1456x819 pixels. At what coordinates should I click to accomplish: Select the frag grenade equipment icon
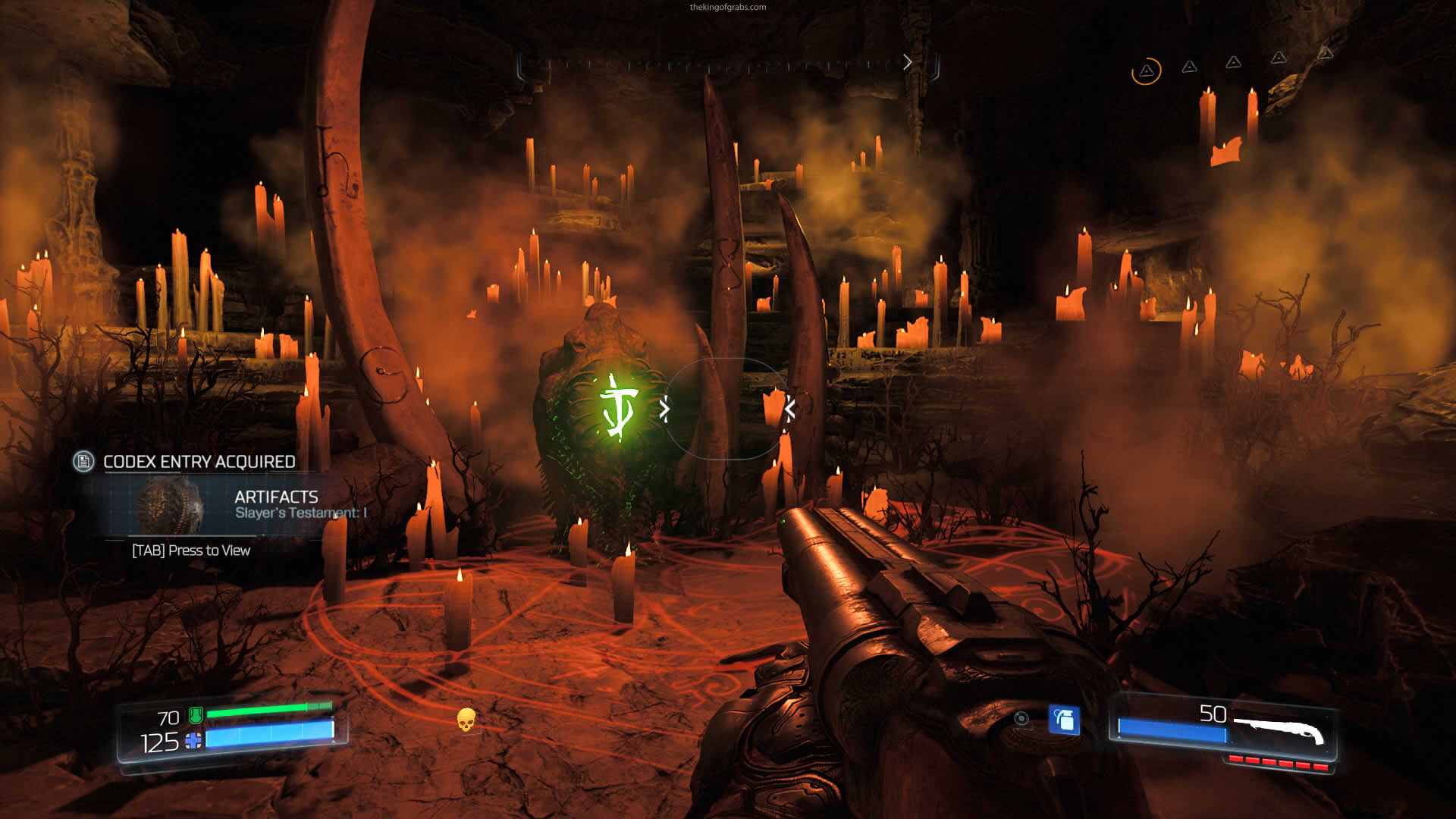(1064, 720)
